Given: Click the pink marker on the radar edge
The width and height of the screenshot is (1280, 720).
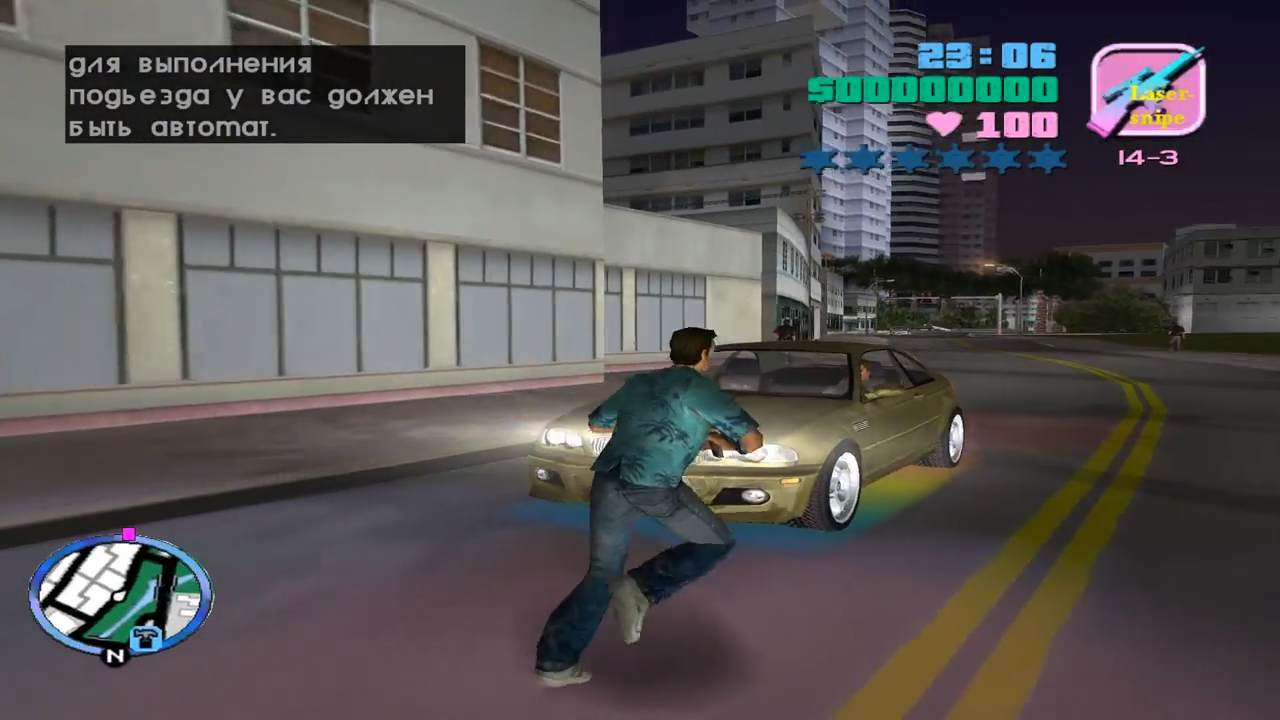Looking at the screenshot, I should click(x=129, y=535).
